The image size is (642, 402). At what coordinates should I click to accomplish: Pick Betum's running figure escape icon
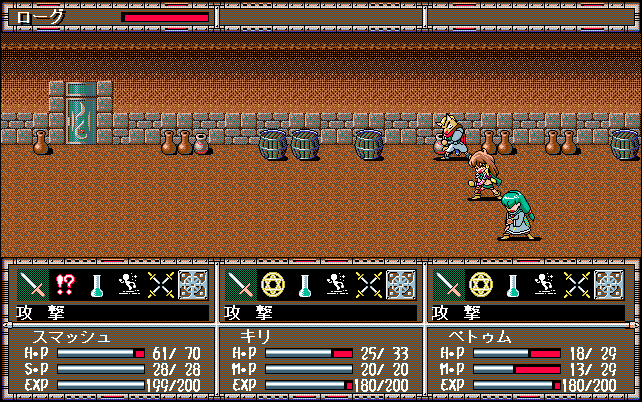(545, 285)
